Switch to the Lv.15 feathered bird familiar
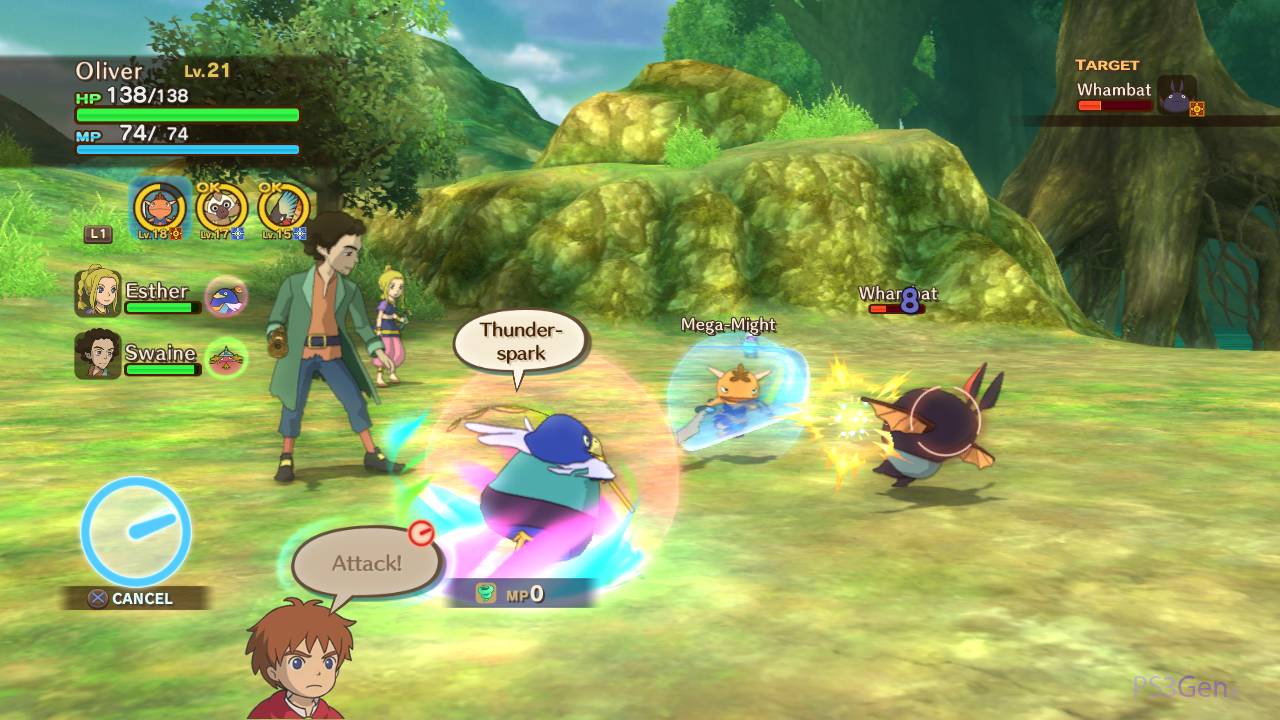The image size is (1280, 720). click(284, 207)
